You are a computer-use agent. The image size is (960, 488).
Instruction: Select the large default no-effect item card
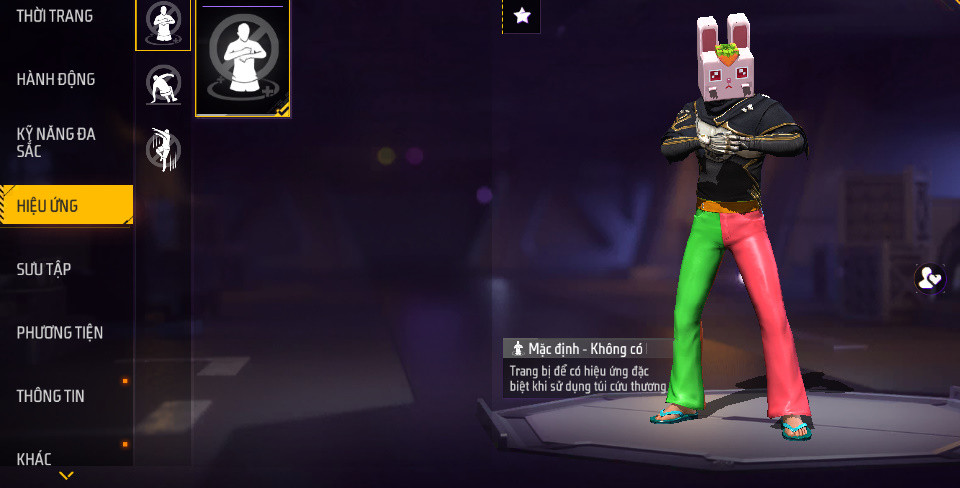(243, 60)
